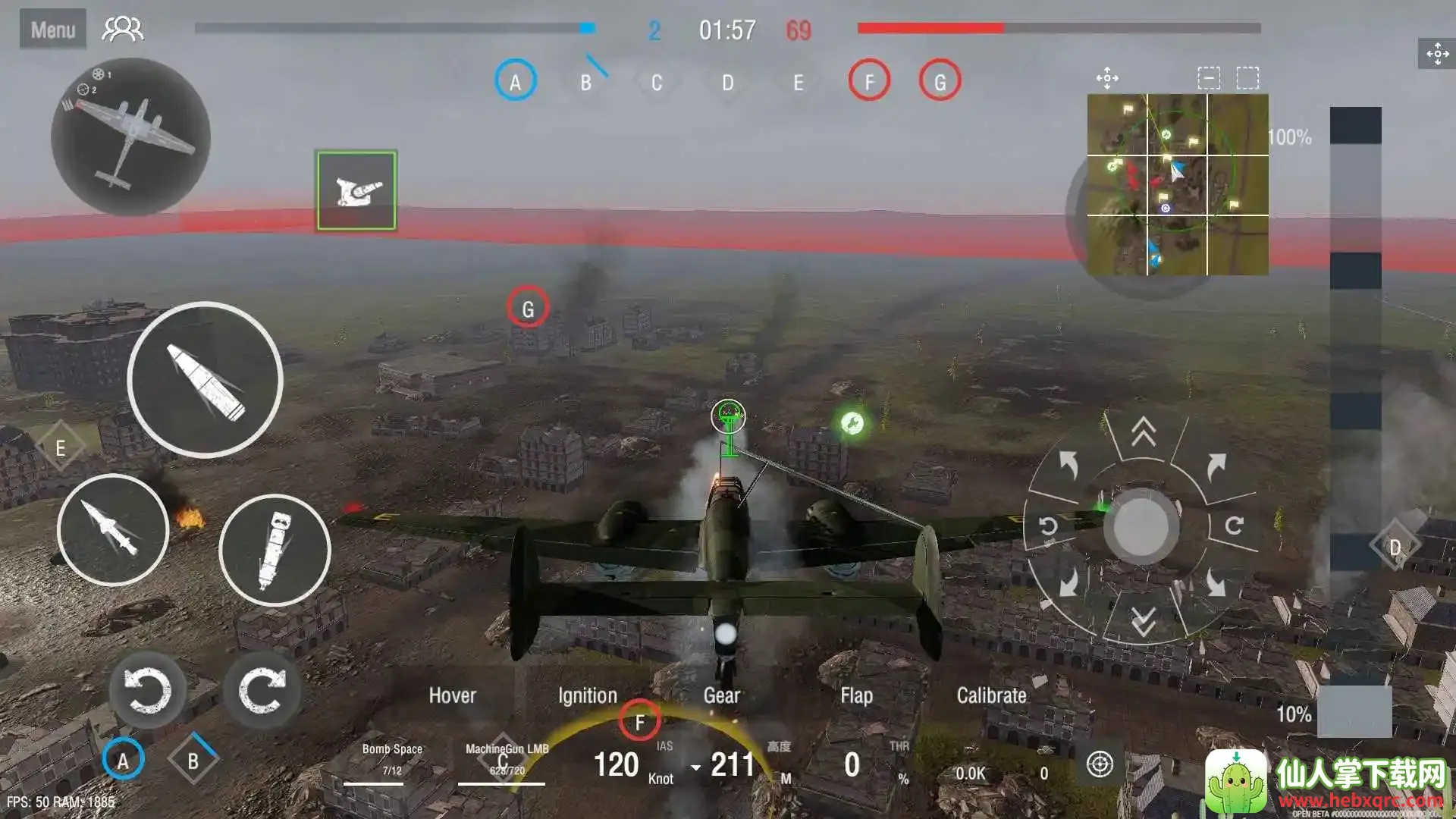Show the players list icon
The height and width of the screenshot is (819, 1456).
pos(123,30)
